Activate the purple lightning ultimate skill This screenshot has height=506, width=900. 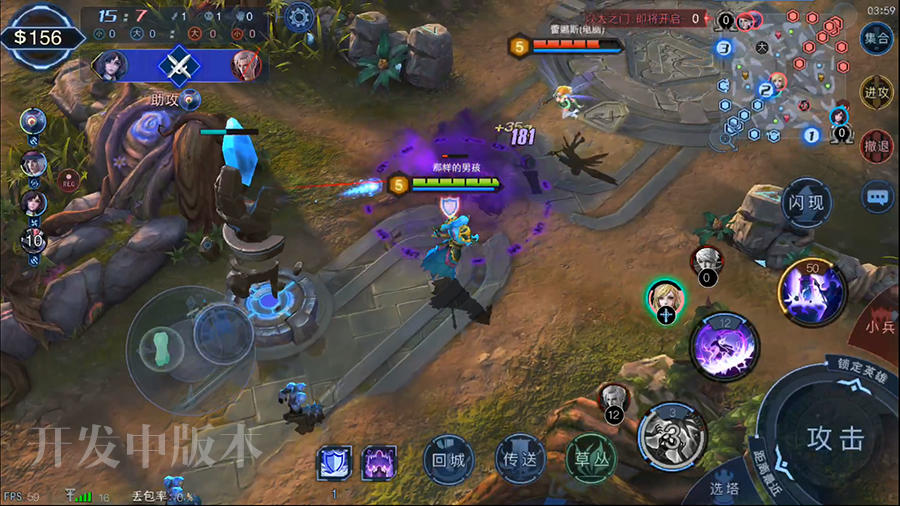[x=812, y=291]
